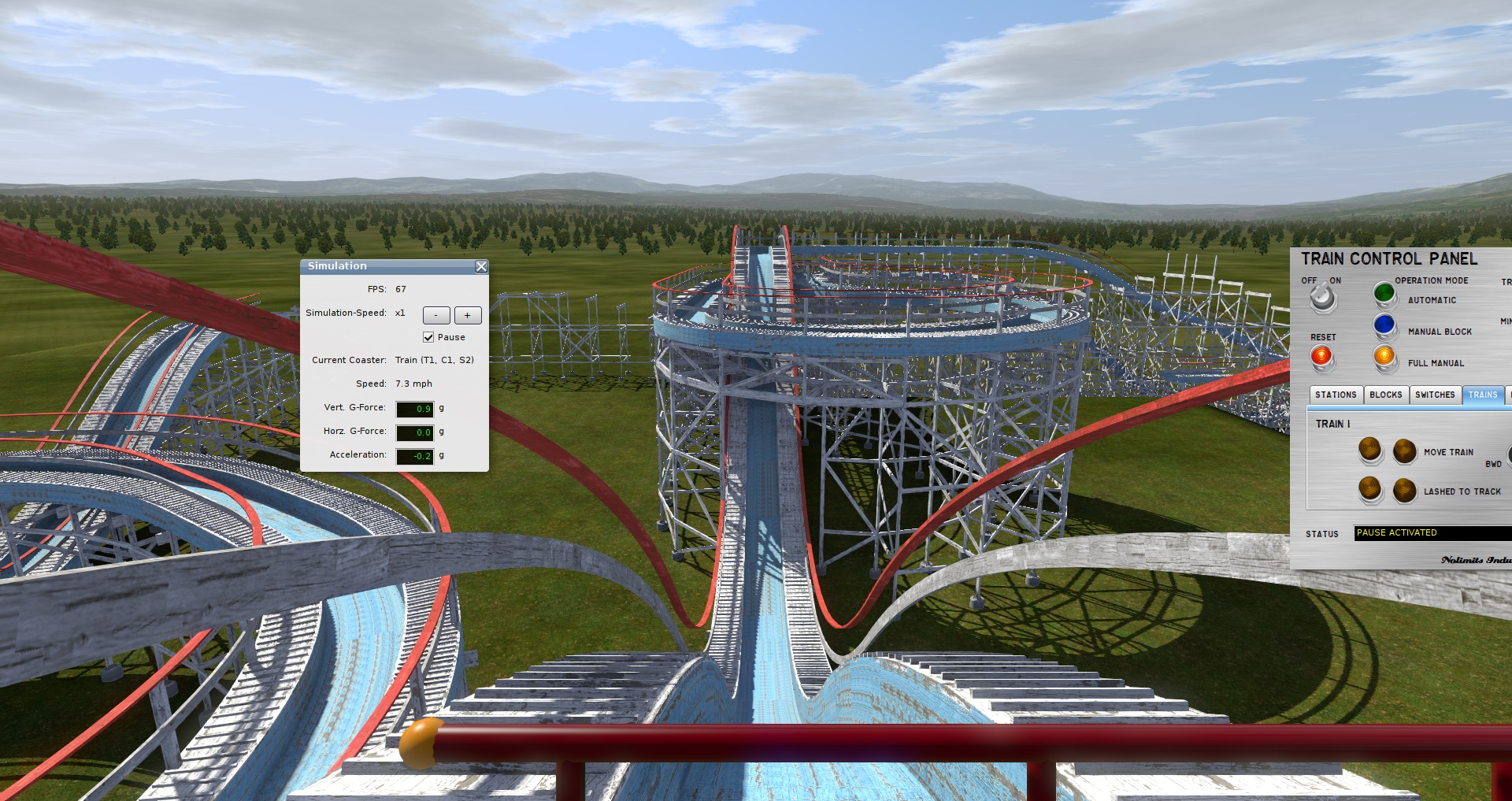The image size is (1512, 801).
Task: Choose the blue Manual Block mode button
Action: tap(1384, 324)
